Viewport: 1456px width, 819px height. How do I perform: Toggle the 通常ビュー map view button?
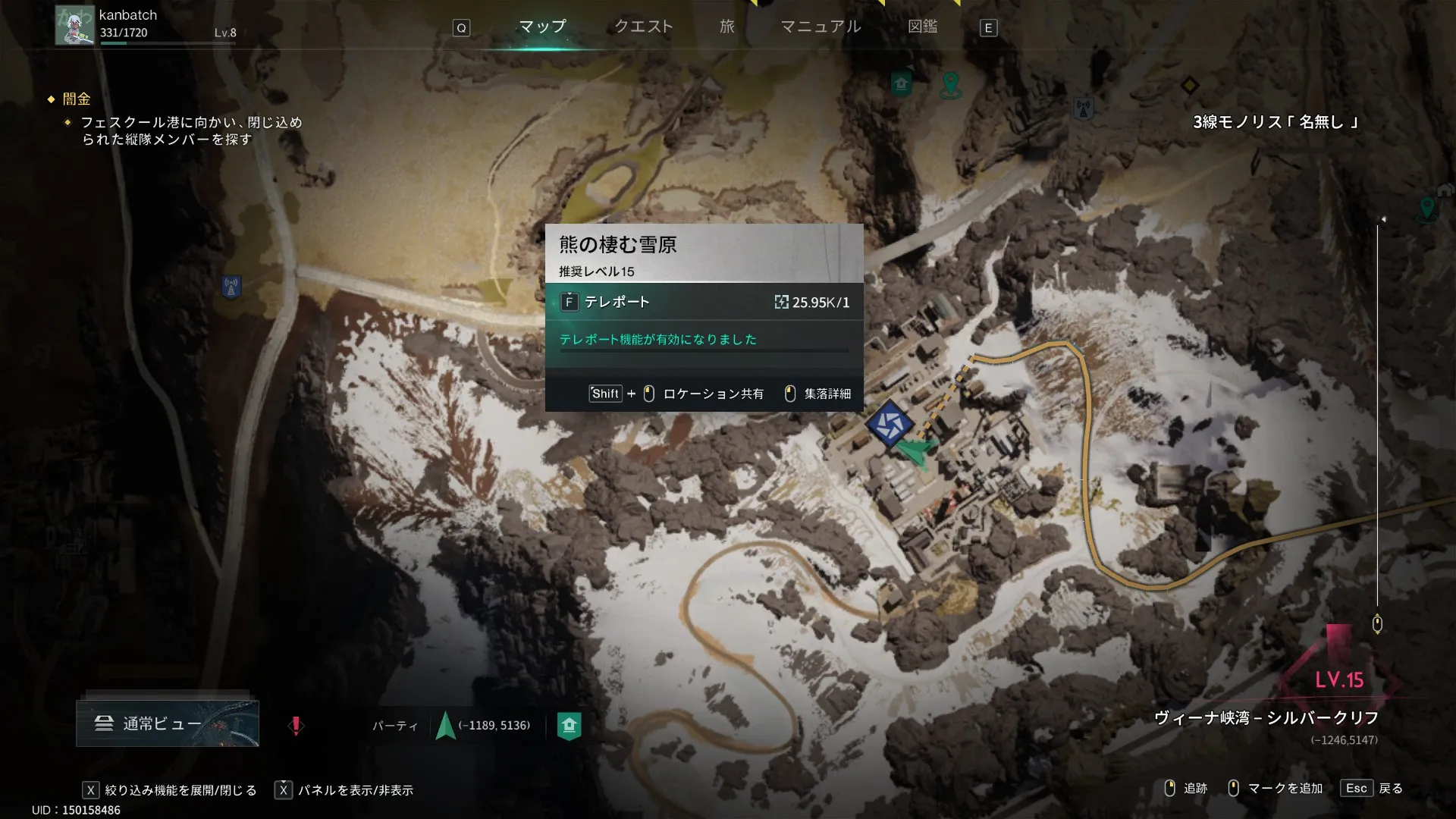coord(168,723)
